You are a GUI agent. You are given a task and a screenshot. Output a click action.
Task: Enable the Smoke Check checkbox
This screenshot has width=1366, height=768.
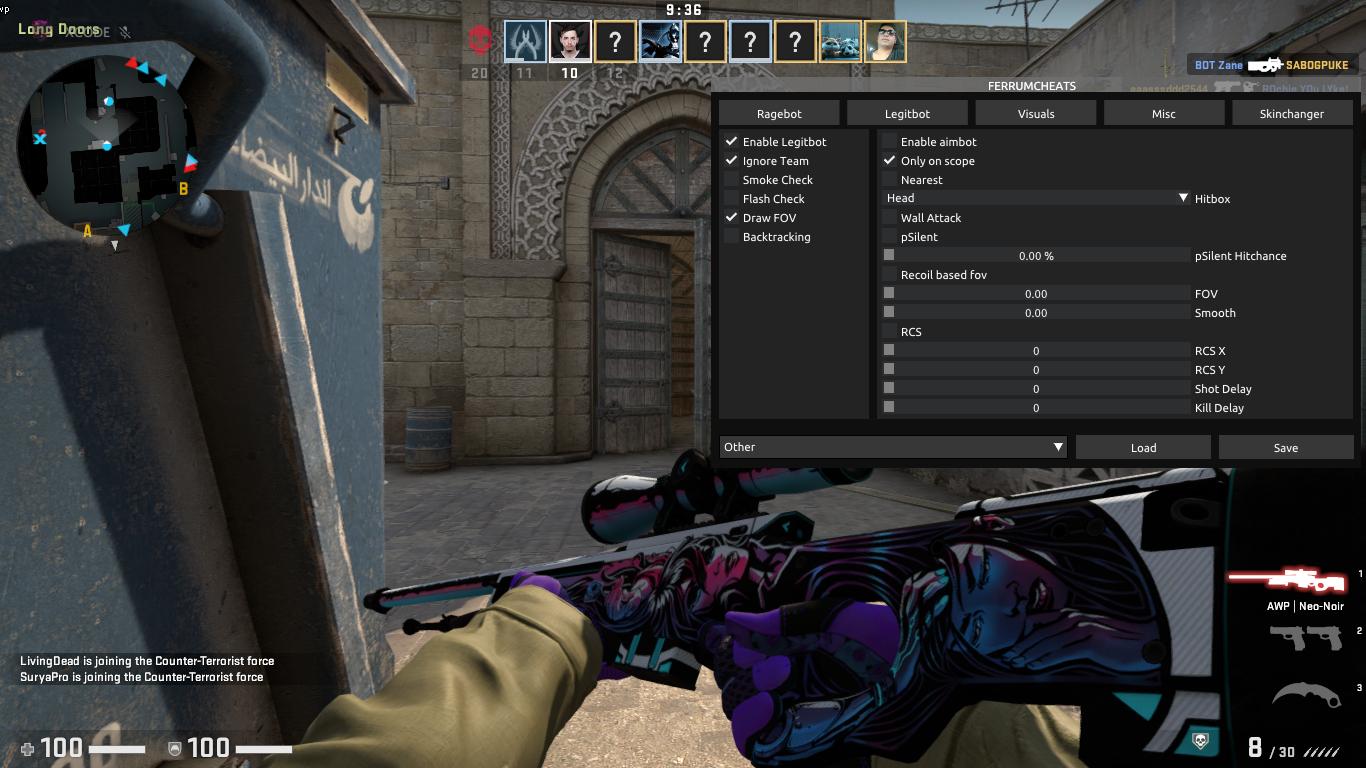coord(732,180)
